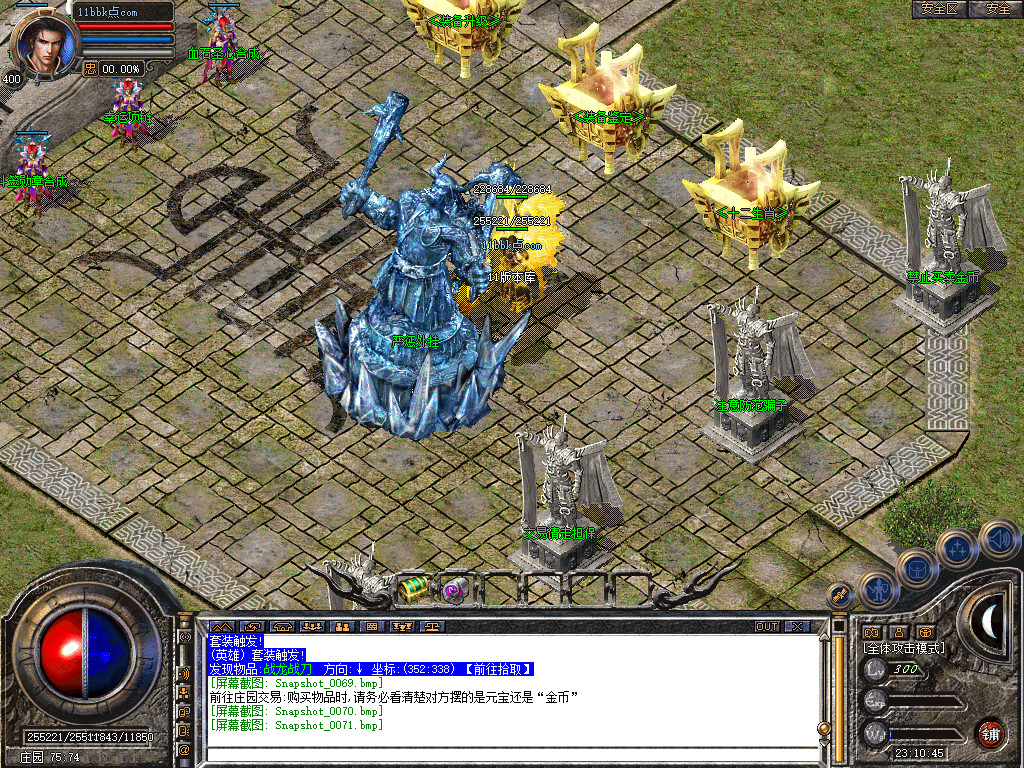Open the character status humanoid icon

(x=877, y=590)
